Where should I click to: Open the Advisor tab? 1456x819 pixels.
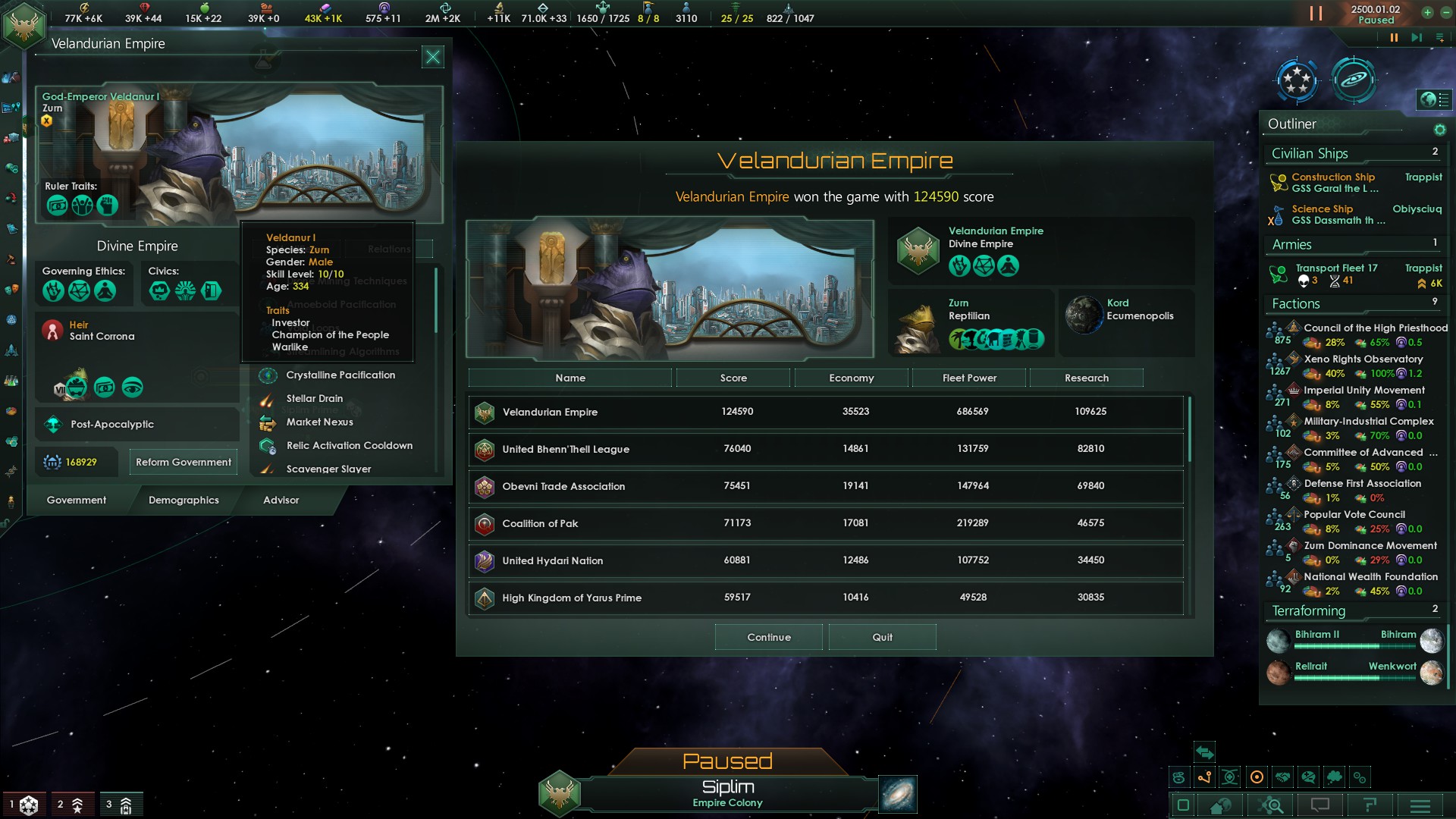(281, 500)
